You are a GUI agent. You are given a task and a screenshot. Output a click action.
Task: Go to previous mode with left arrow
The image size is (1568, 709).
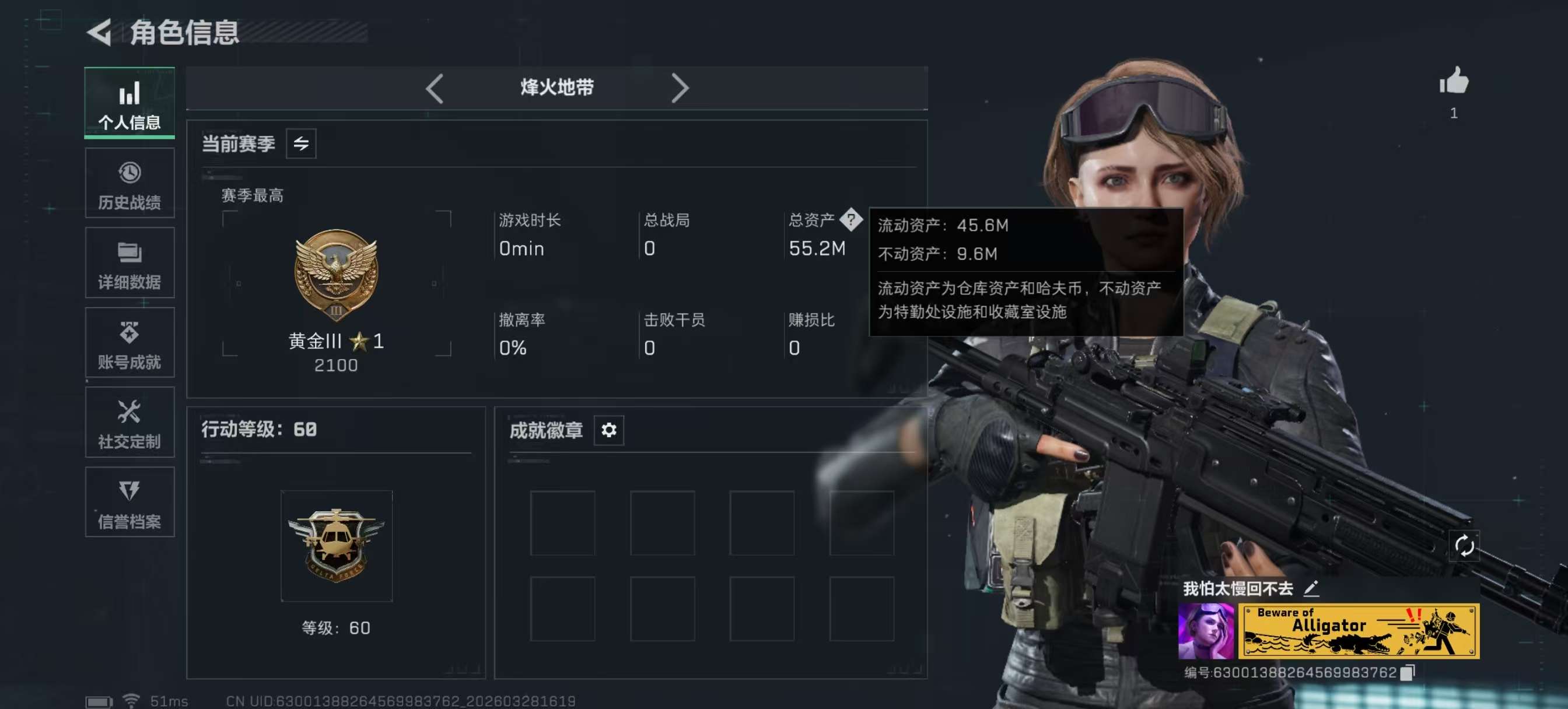(433, 88)
